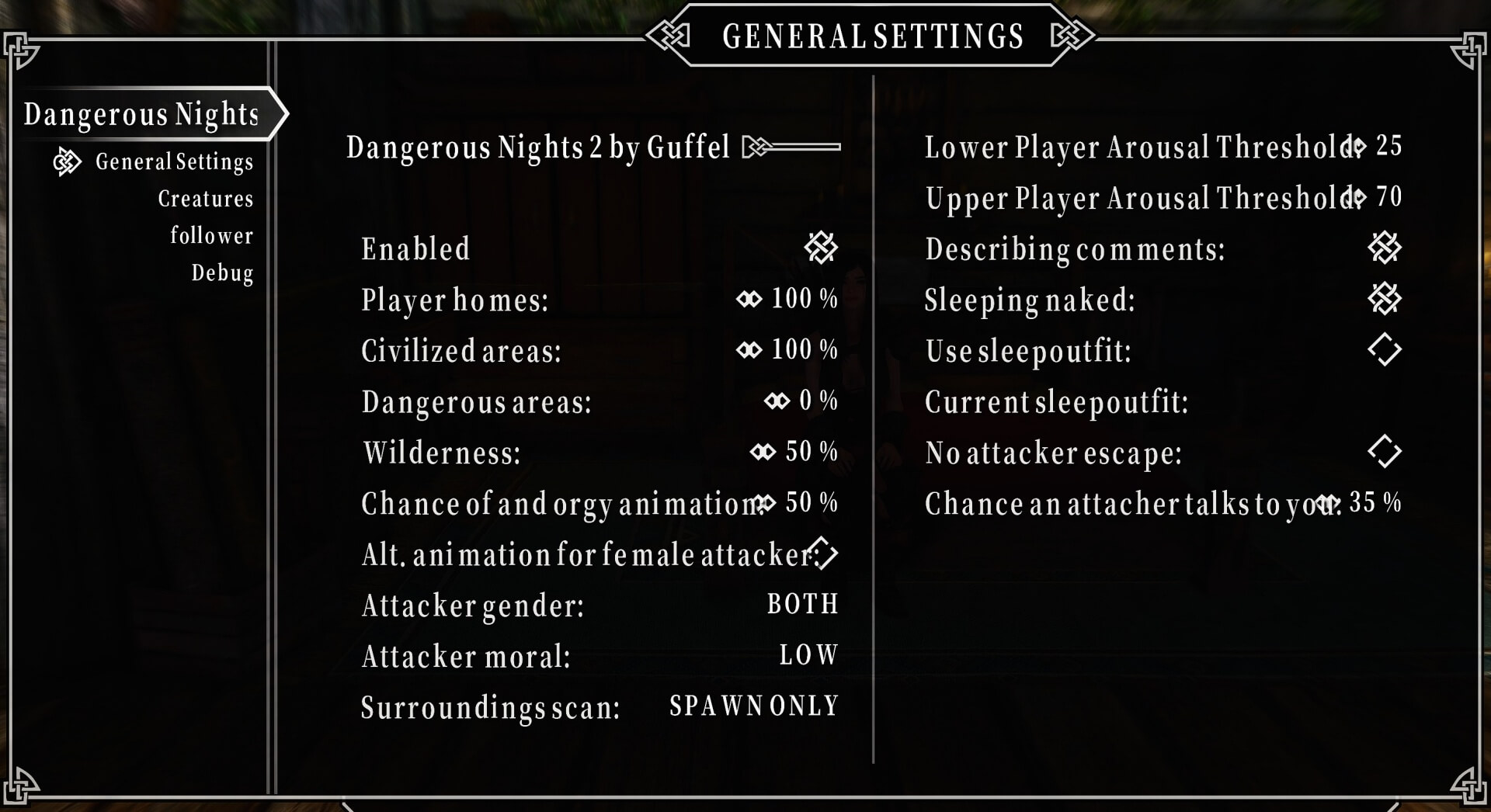The height and width of the screenshot is (812, 1491).
Task: Switch to the follower page
Action: (x=211, y=236)
